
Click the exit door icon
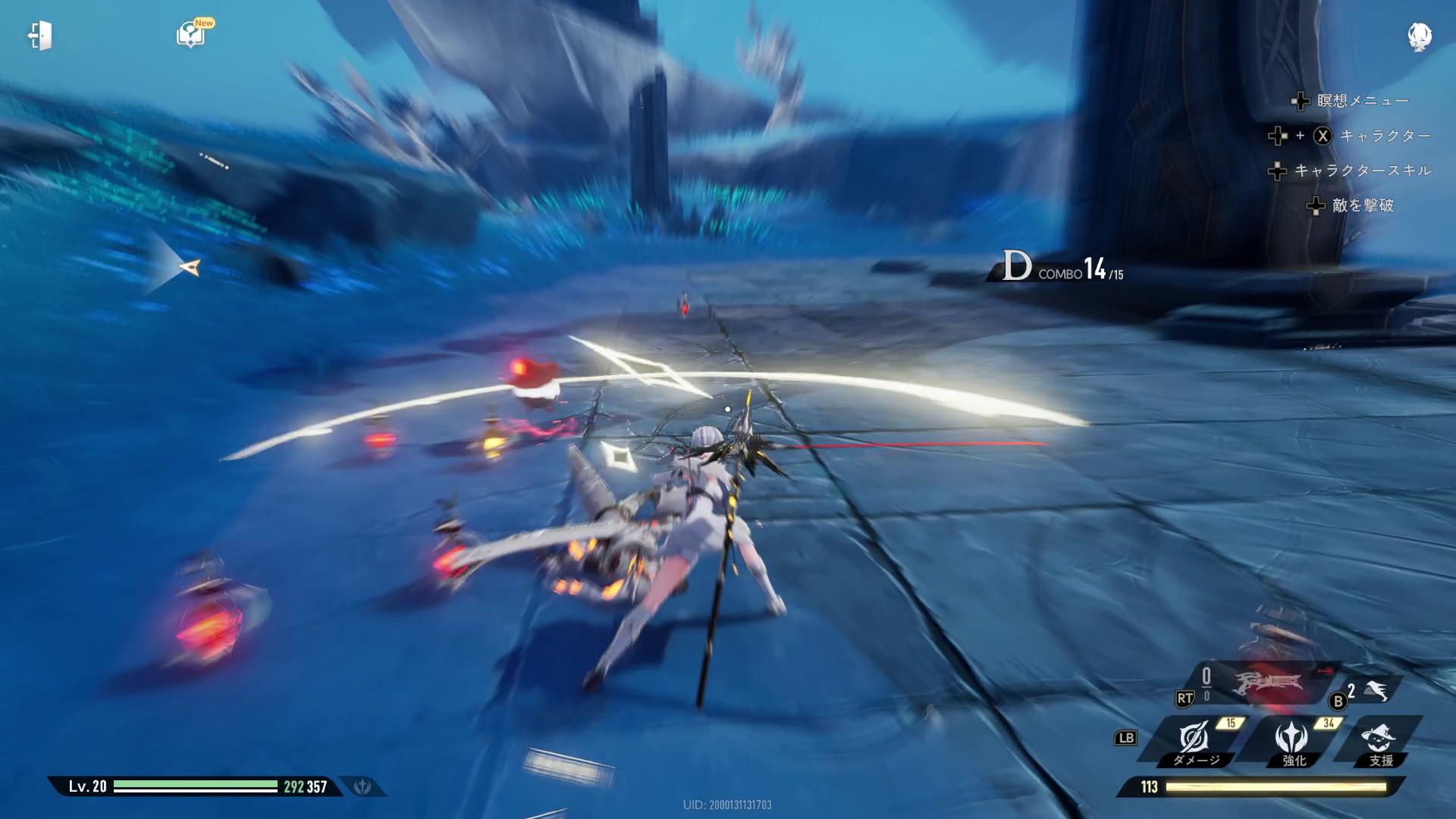[x=39, y=36]
